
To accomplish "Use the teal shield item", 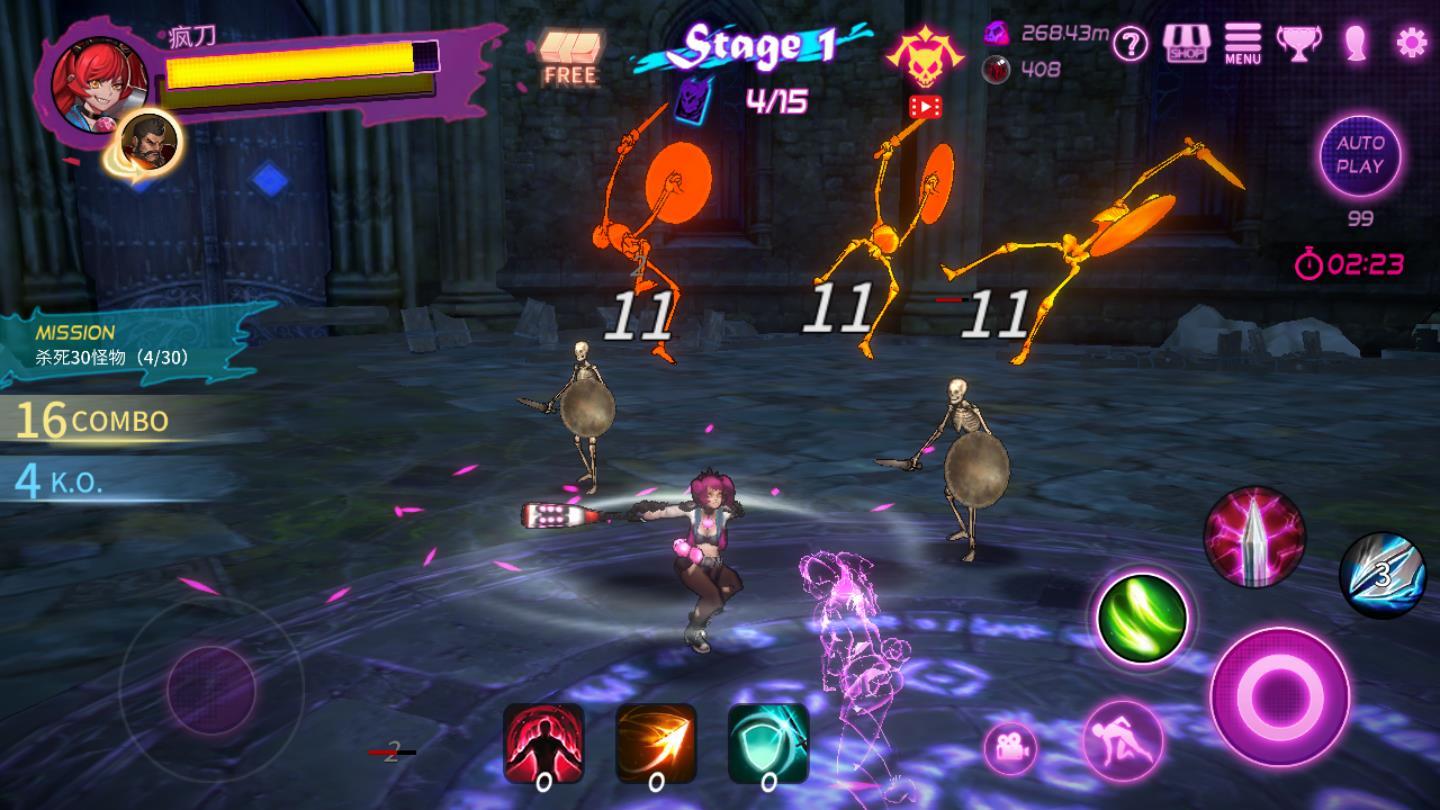I will click(x=768, y=744).
